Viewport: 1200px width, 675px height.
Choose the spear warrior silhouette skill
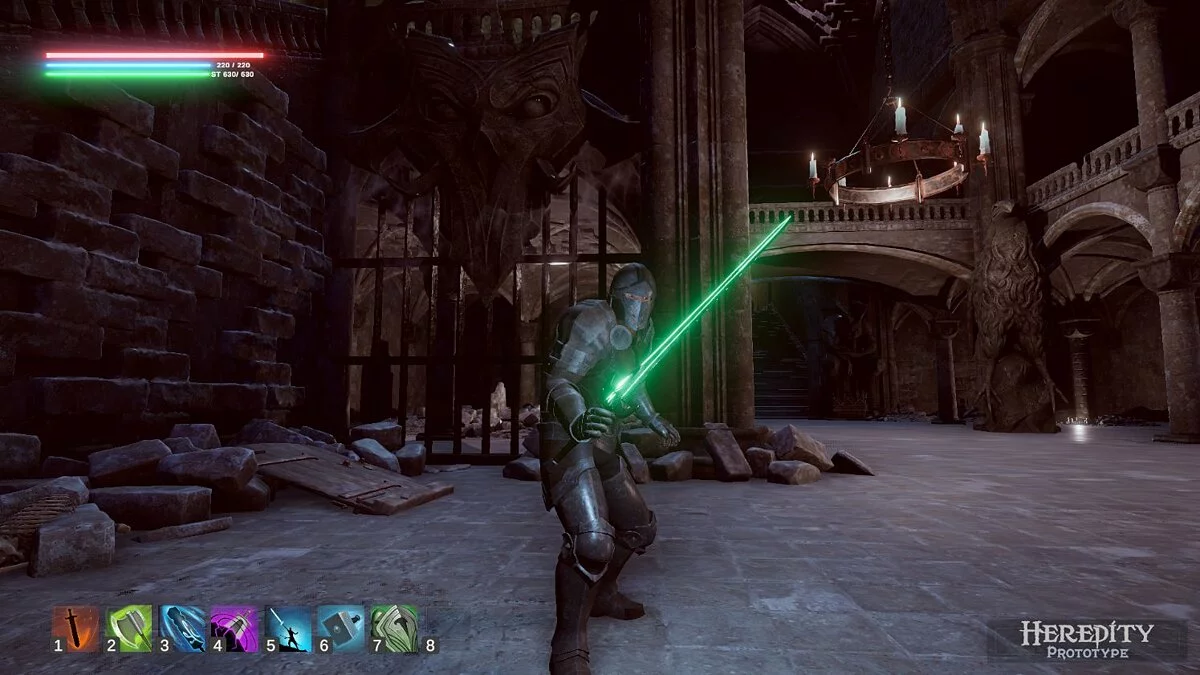289,629
